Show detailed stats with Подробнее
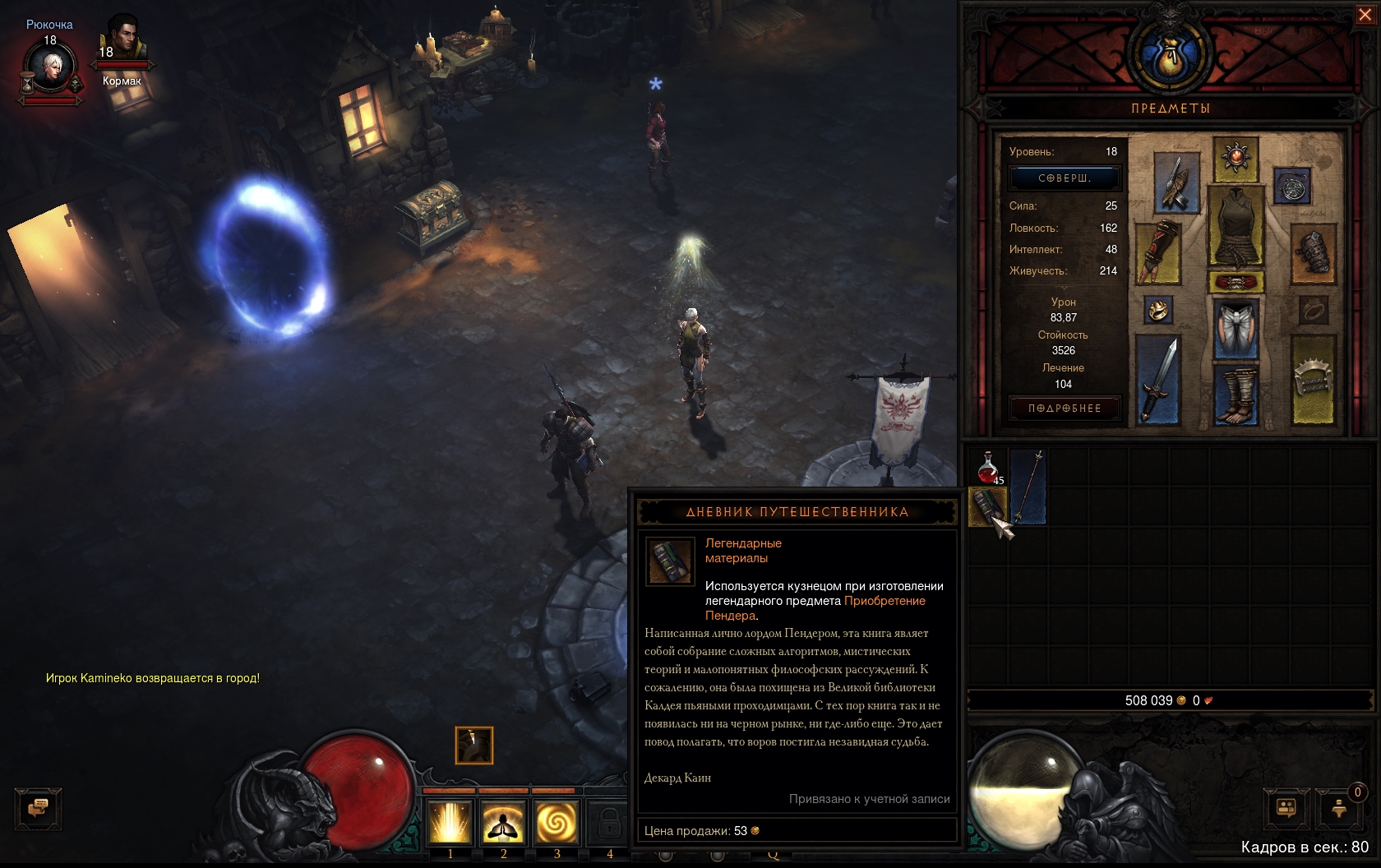Viewport: 1381px width, 868px height. pyautogui.click(x=1065, y=409)
